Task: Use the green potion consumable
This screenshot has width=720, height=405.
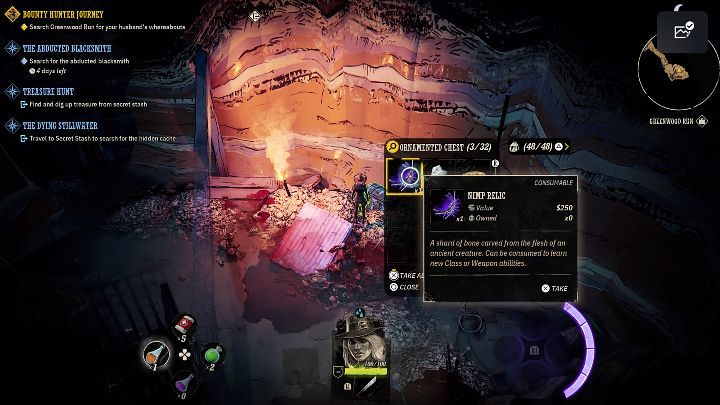Action: point(211,354)
